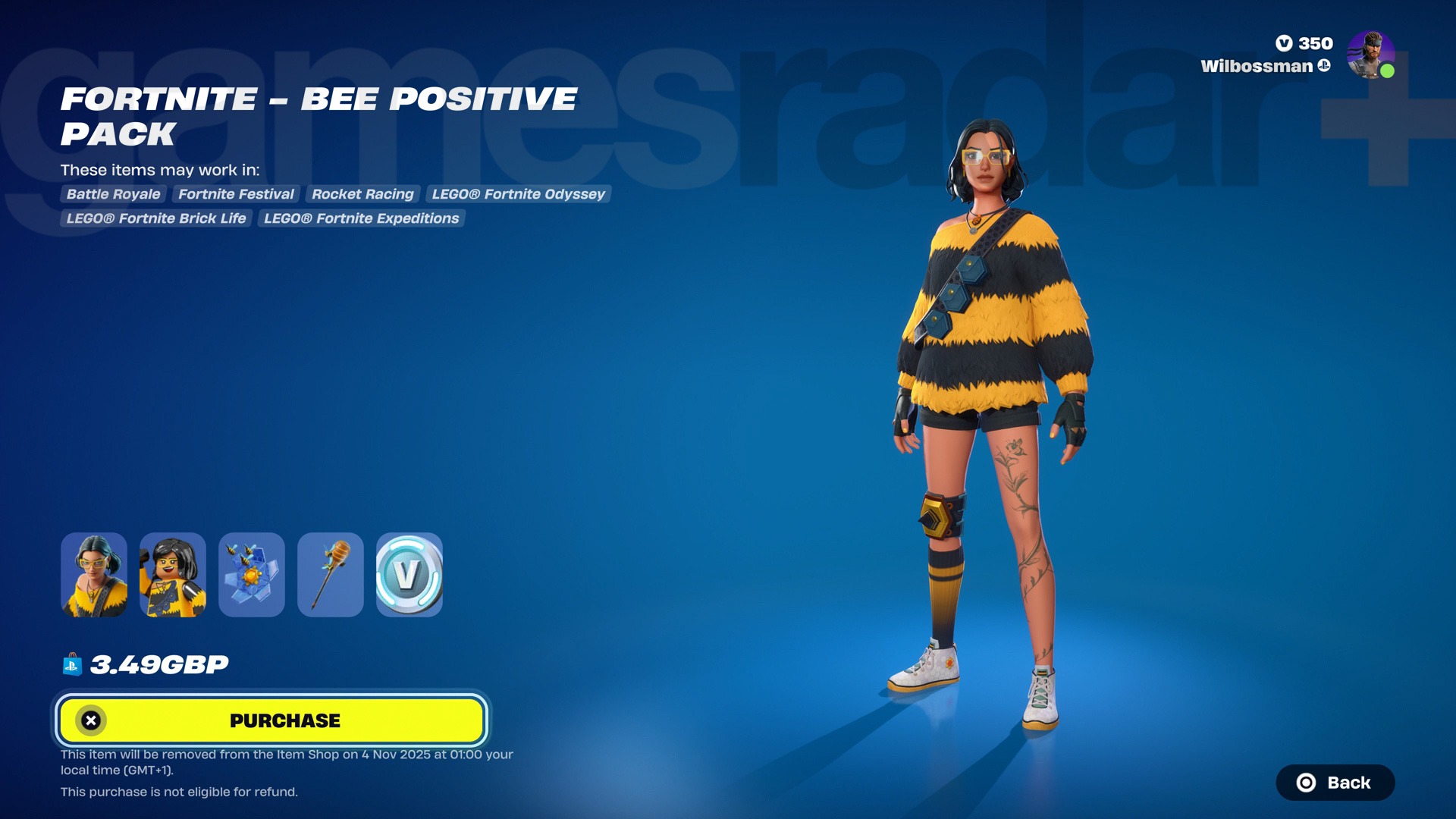Select the V-Bucks item thumbnail
This screenshot has height=819, width=1456.
click(409, 575)
